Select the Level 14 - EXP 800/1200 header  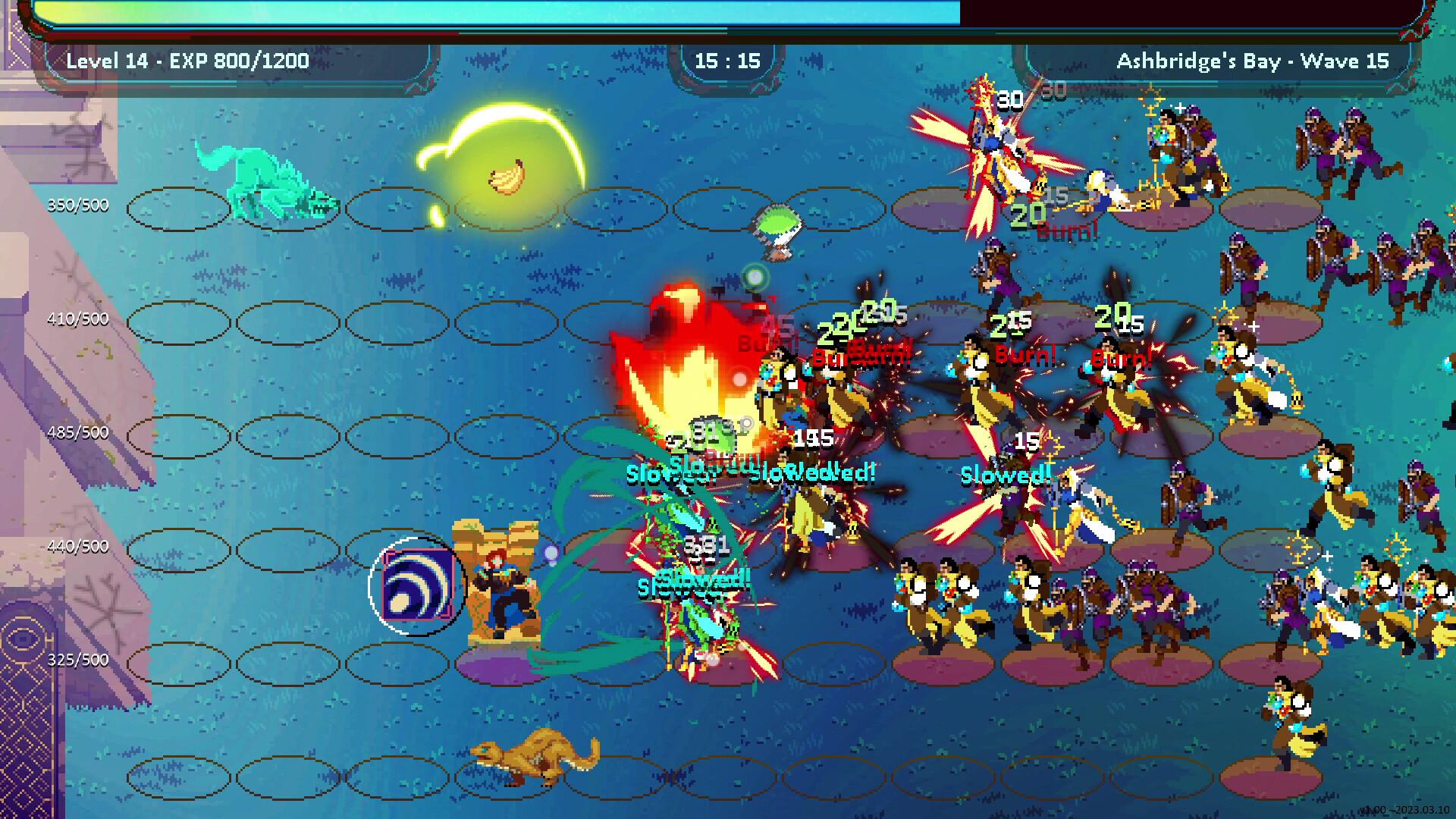click(186, 61)
